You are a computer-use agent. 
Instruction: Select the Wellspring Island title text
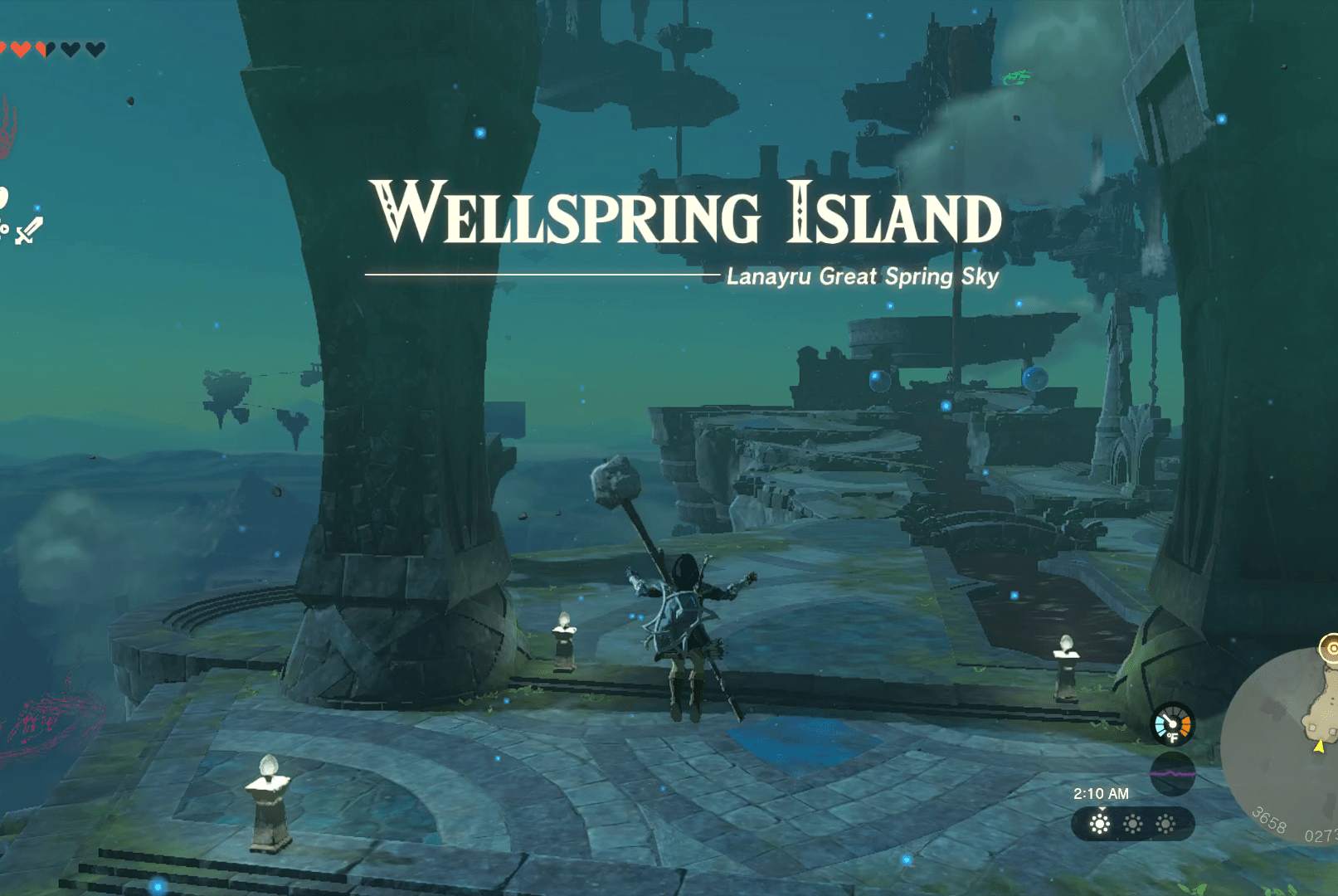pyautogui.click(x=685, y=213)
